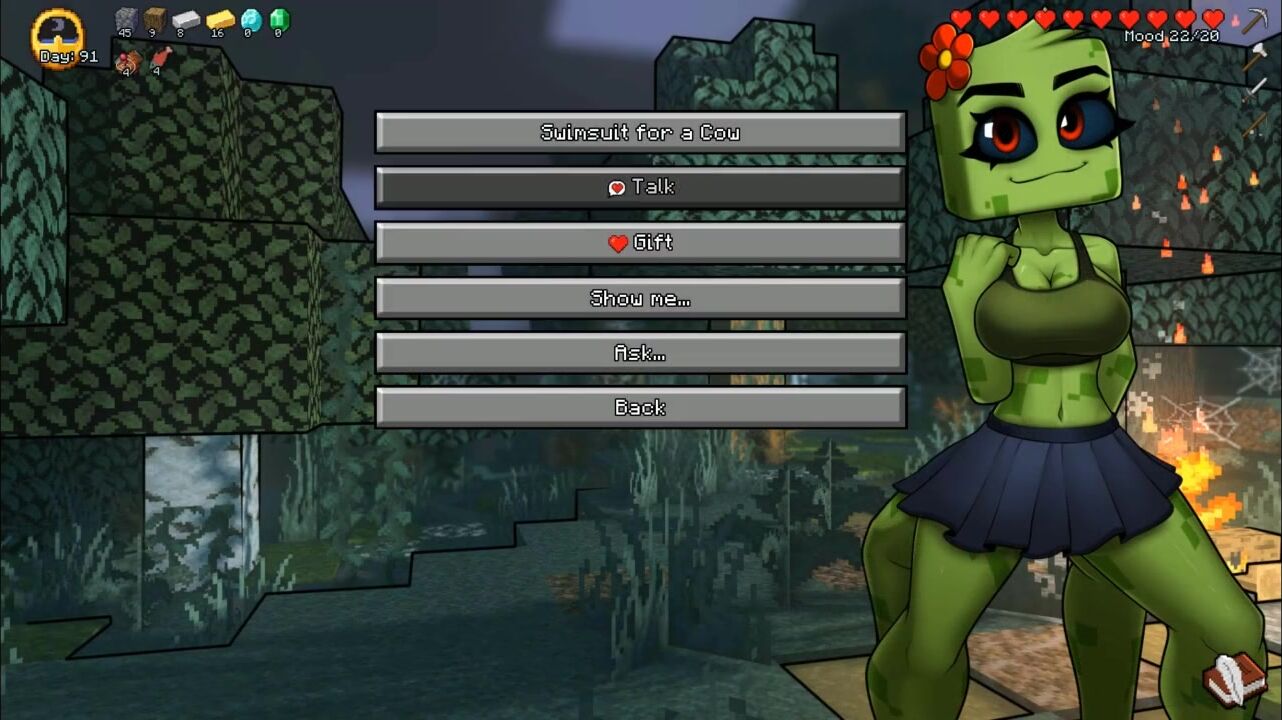Go Back from the interaction menu
Screen dimensions: 1282x720
pos(640,408)
